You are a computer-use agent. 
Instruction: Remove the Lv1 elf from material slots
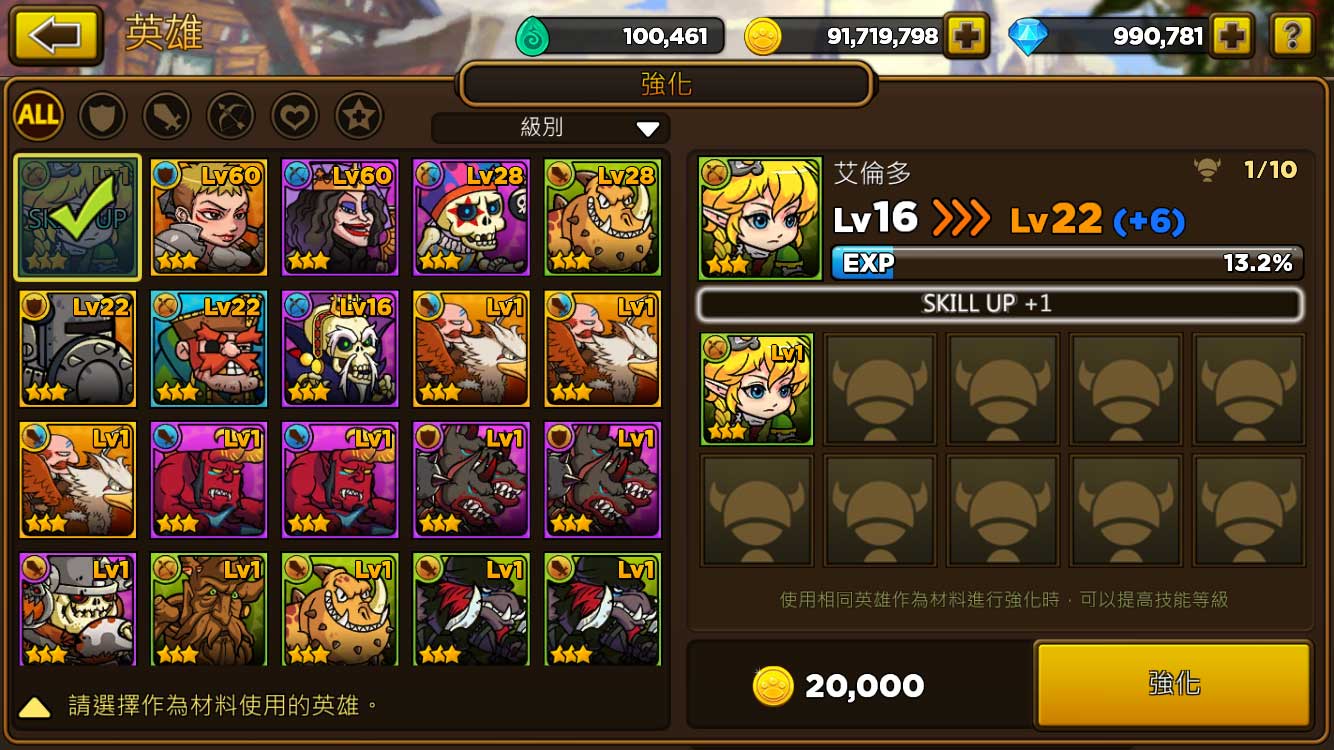tap(757, 389)
